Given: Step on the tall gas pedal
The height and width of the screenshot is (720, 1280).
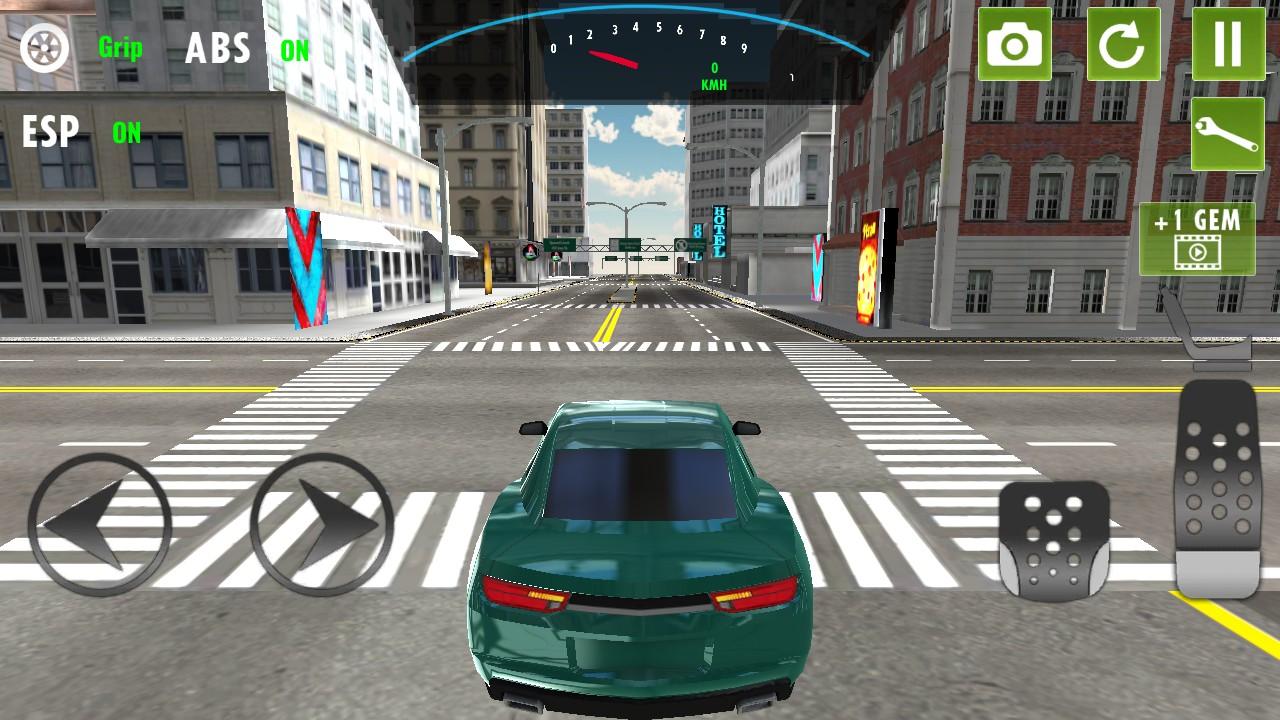Looking at the screenshot, I should click(x=1216, y=488).
